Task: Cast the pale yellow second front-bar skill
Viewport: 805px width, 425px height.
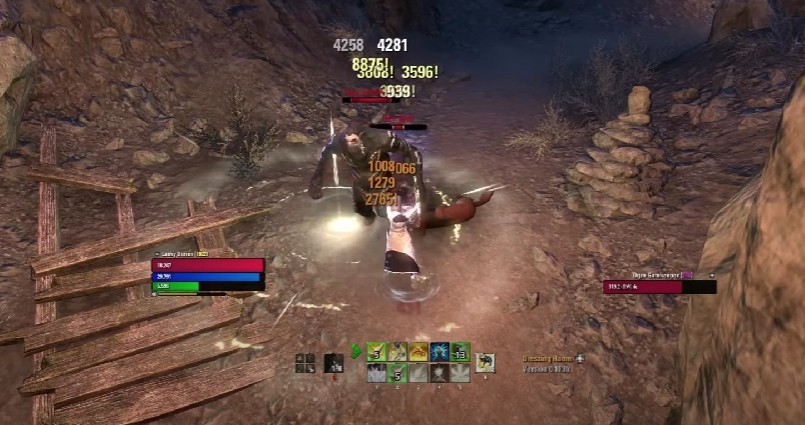Action: pyautogui.click(x=397, y=352)
